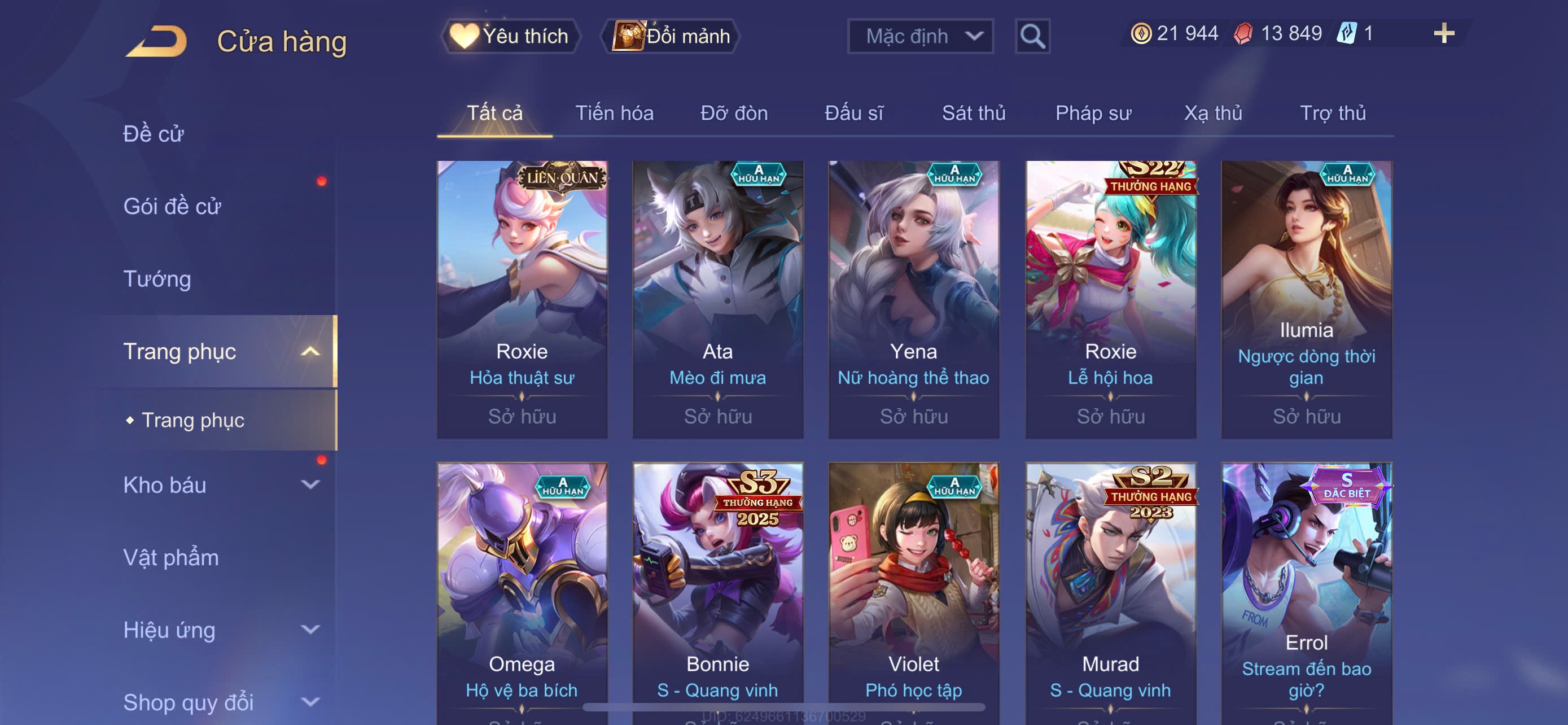Select the Pháp sư category tab
The image size is (1568, 725).
pyautogui.click(x=1093, y=113)
